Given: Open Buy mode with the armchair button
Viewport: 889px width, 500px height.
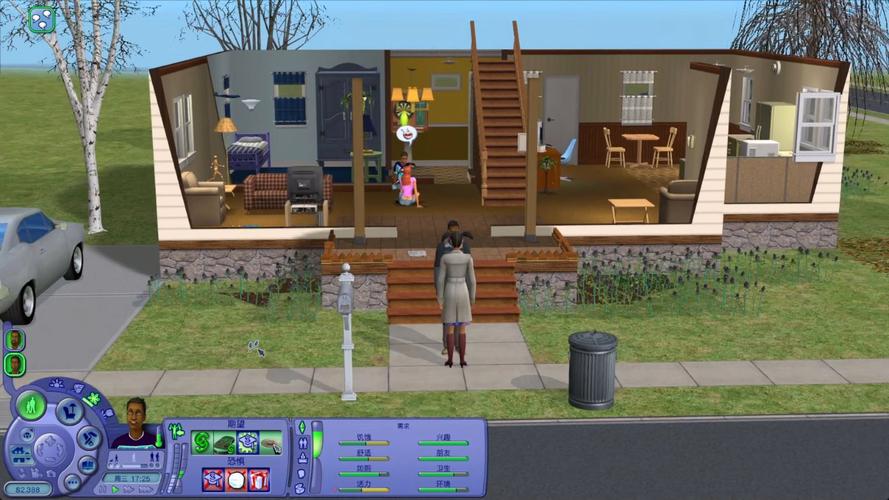Looking at the screenshot, I should click(68, 412).
